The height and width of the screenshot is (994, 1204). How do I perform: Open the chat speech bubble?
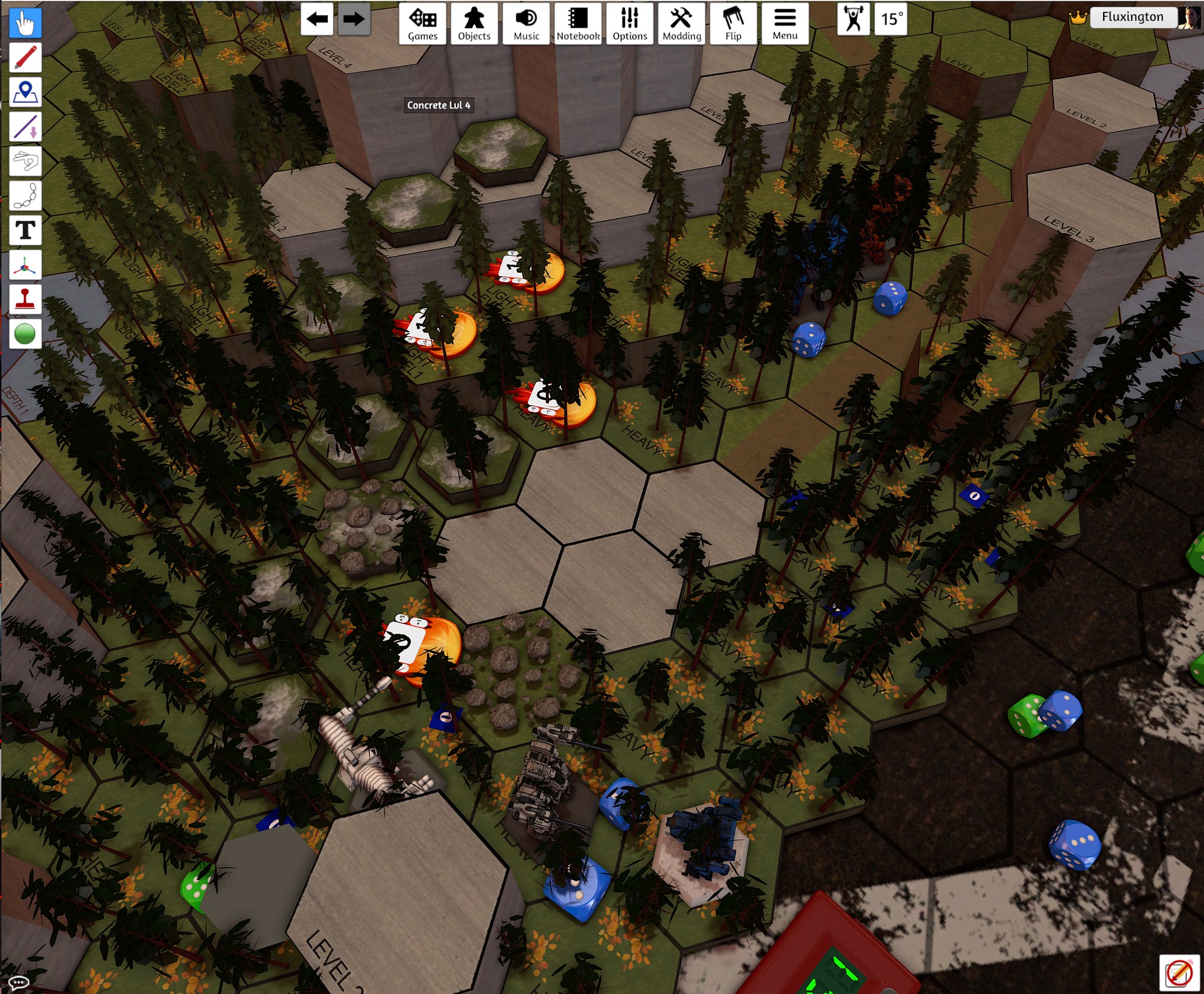point(18,982)
